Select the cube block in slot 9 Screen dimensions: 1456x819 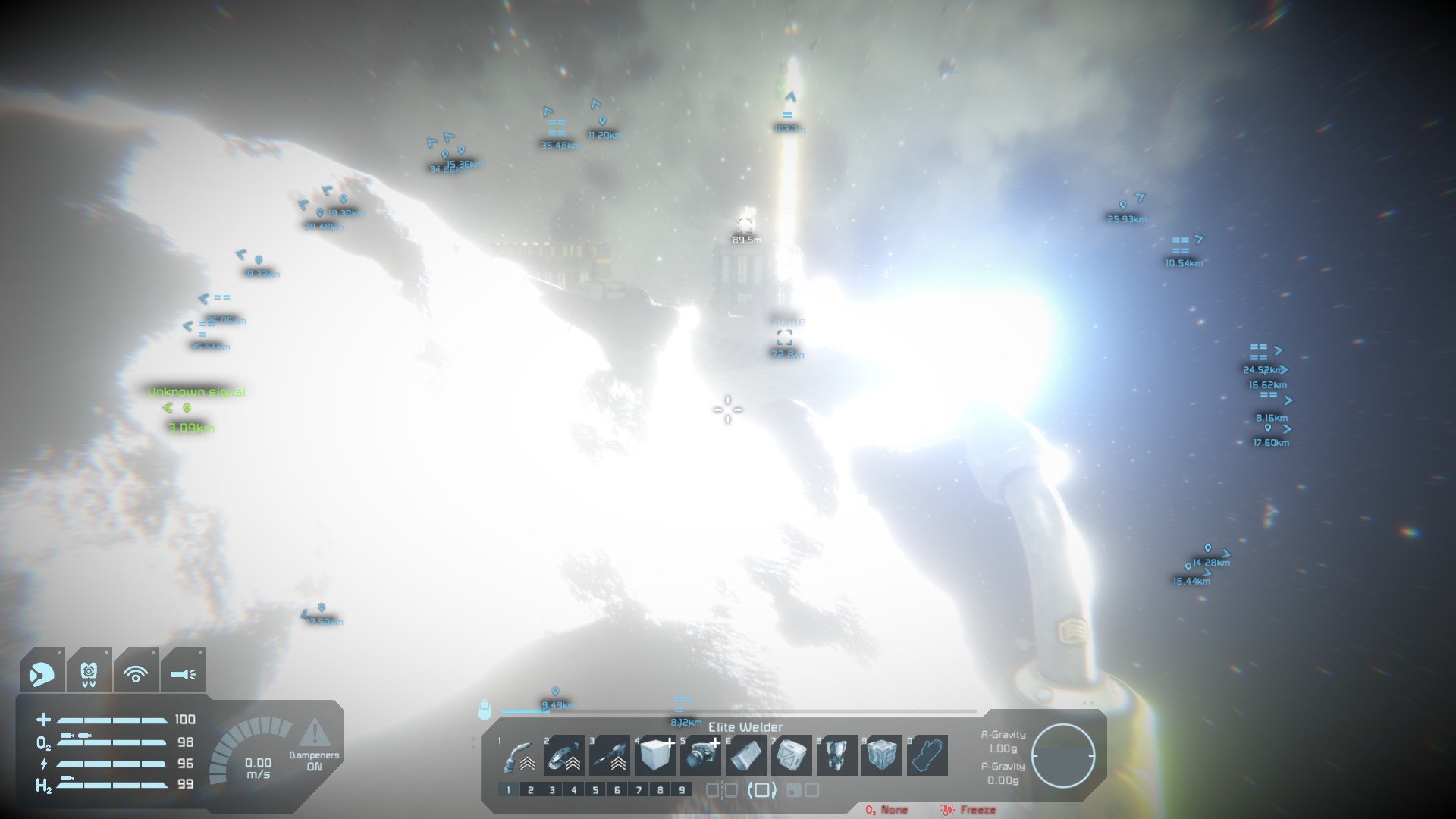882,755
